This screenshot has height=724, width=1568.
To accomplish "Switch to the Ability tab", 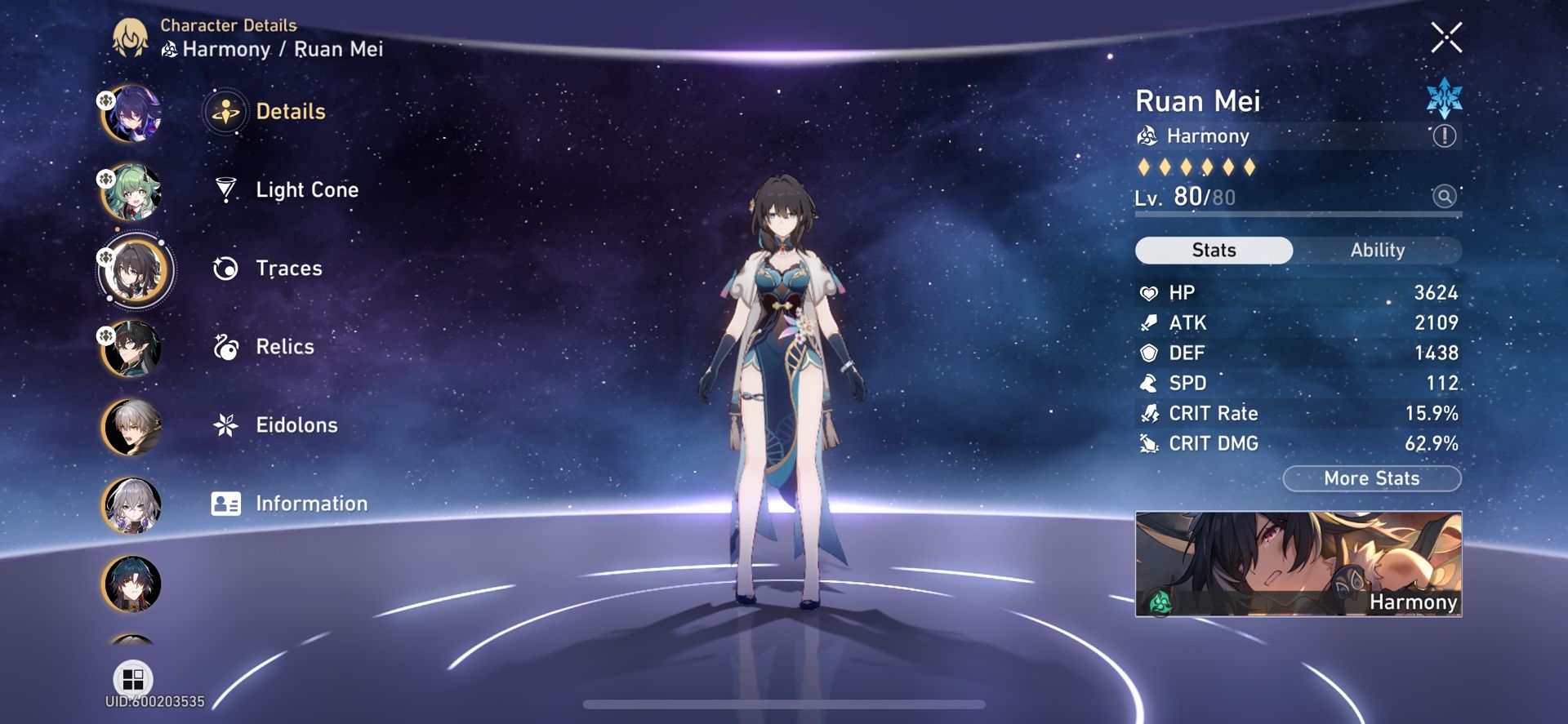I will pos(1379,251).
